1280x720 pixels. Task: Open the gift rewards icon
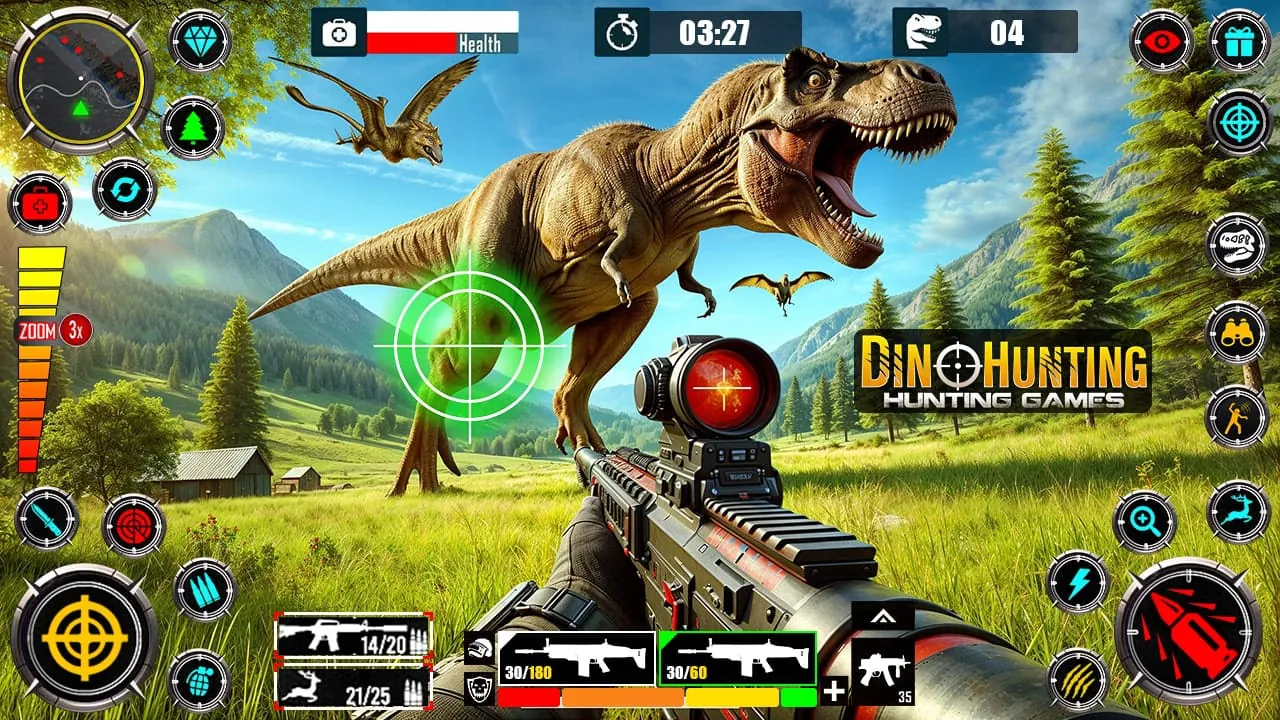[x=1240, y=43]
